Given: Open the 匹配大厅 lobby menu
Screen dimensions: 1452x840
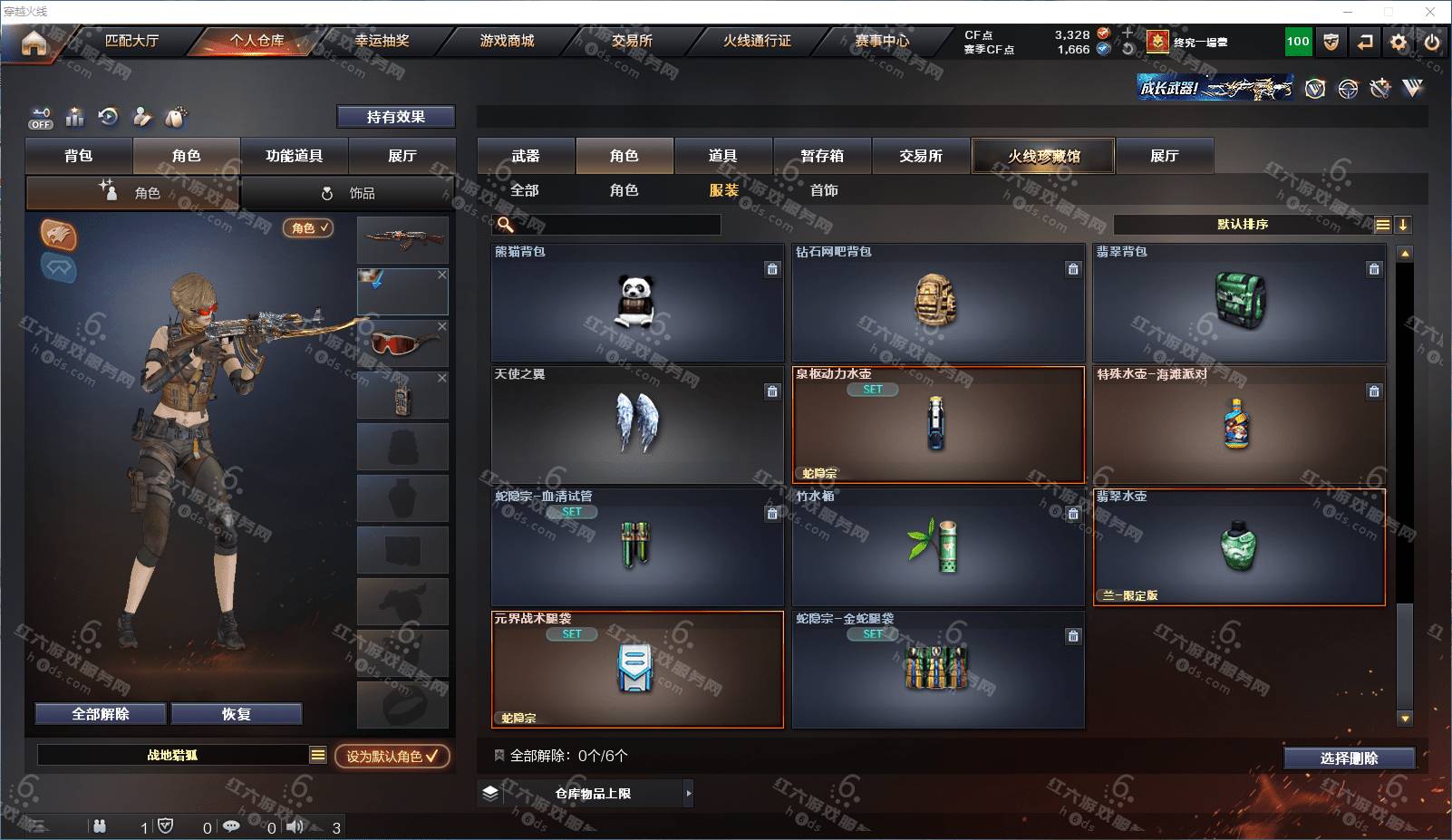Looking at the screenshot, I should click(131, 41).
